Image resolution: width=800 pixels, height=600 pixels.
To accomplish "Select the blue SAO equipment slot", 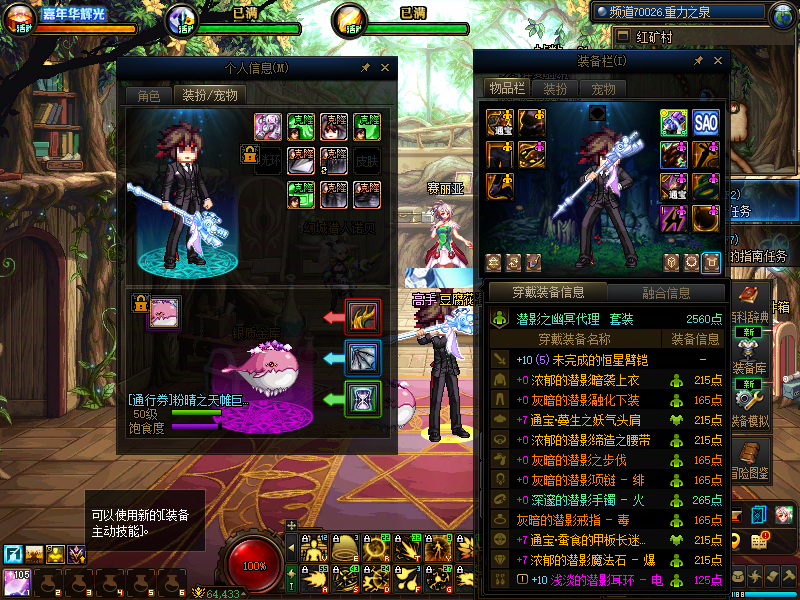I will (706, 123).
